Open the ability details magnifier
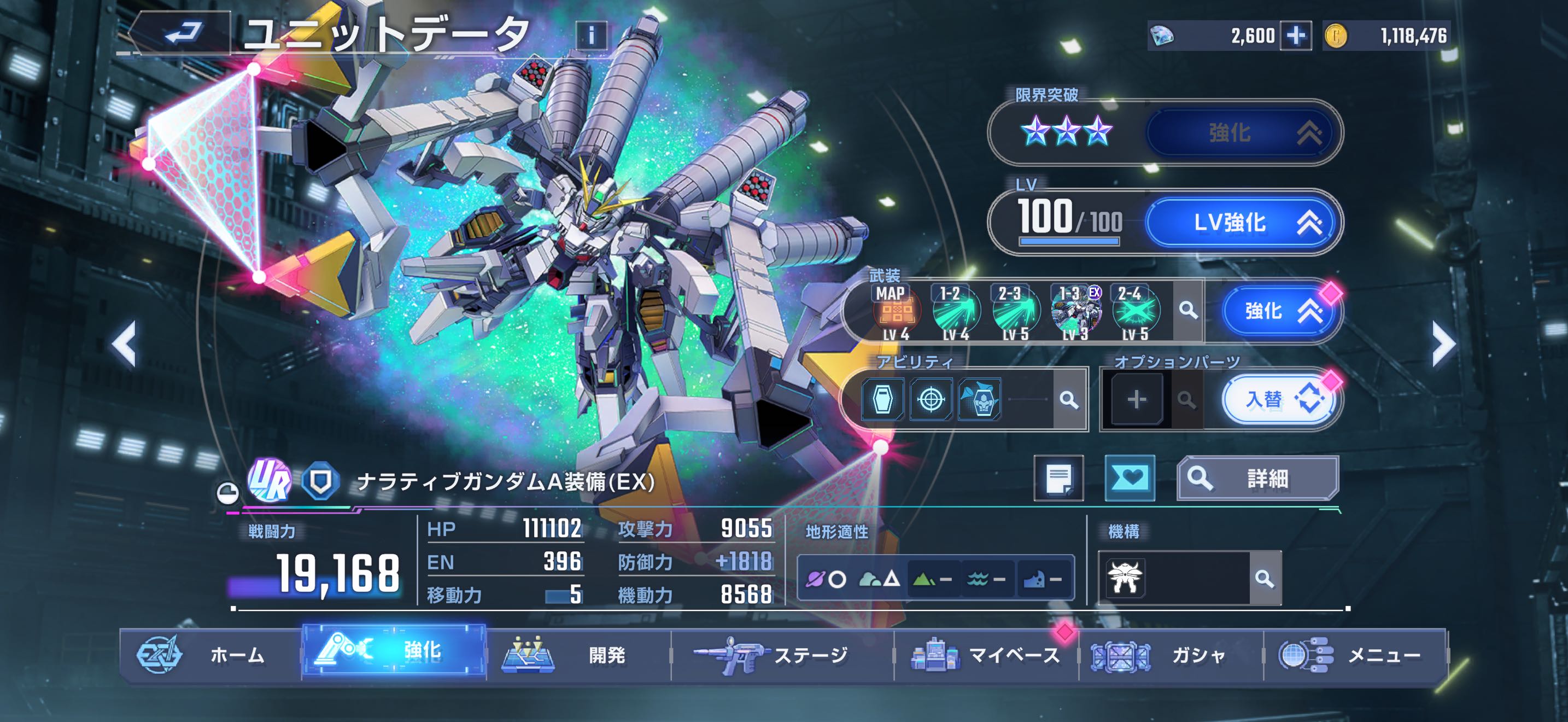The width and height of the screenshot is (1568, 722). (1068, 400)
